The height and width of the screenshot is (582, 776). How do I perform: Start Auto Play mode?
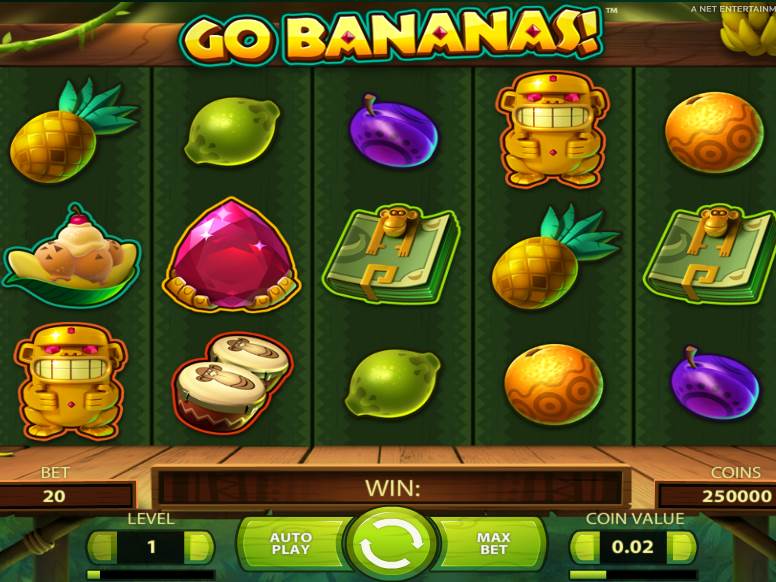click(x=291, y=545)
